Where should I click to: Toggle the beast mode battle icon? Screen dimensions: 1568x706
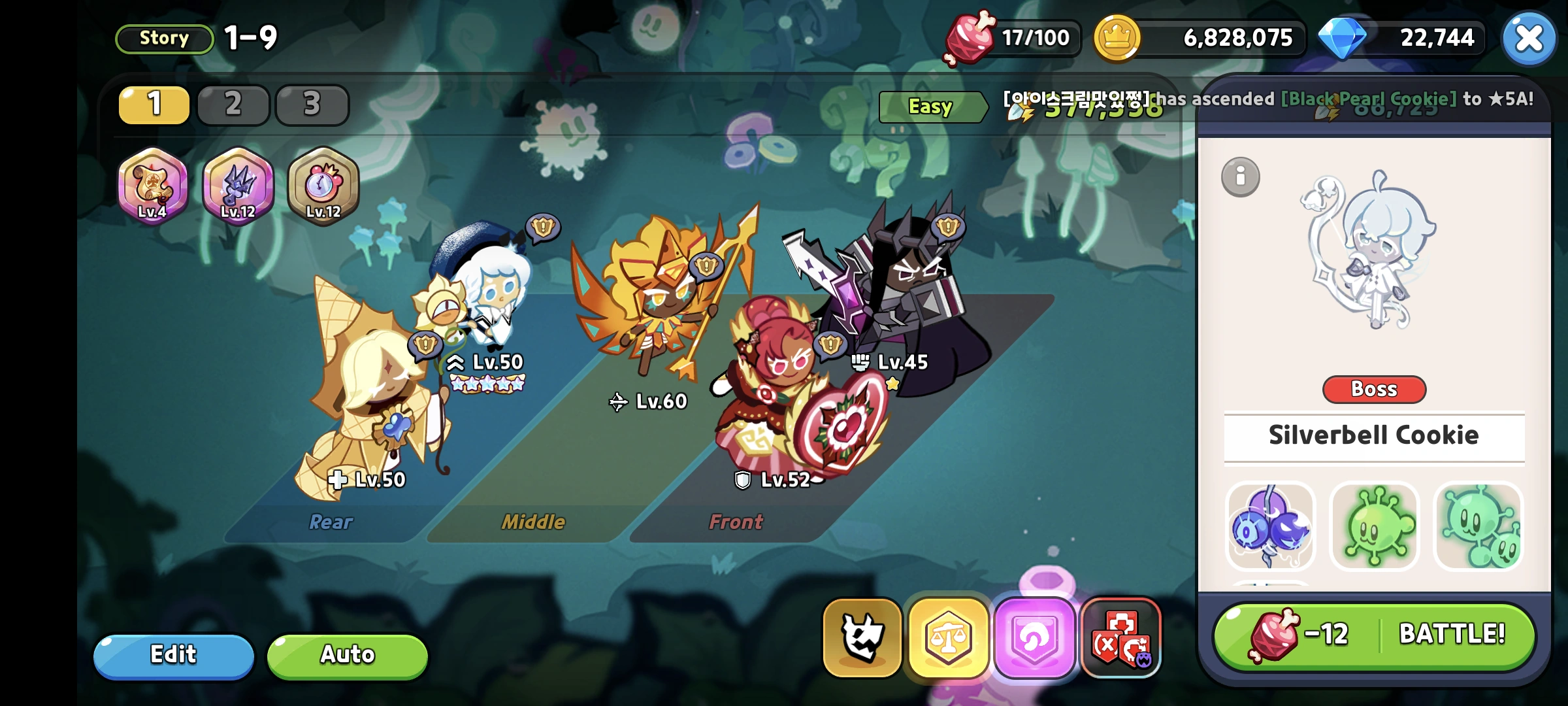[x=864, y=637]
